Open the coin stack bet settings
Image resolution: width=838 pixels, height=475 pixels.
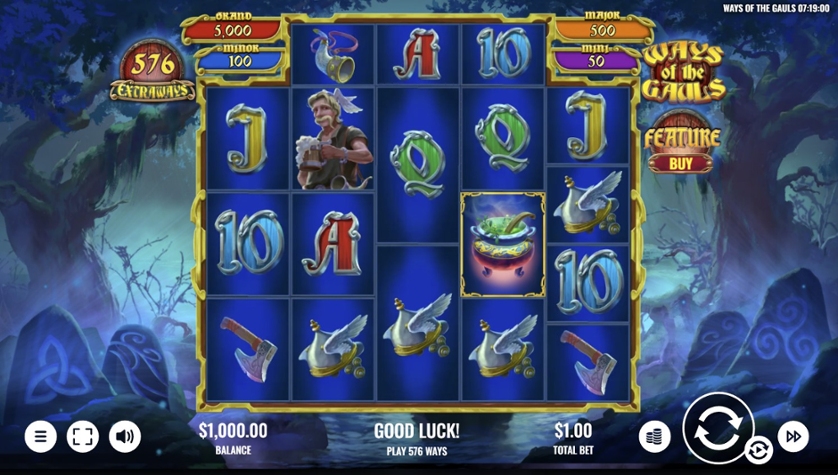pyautogui.click(x=654, y=436)
